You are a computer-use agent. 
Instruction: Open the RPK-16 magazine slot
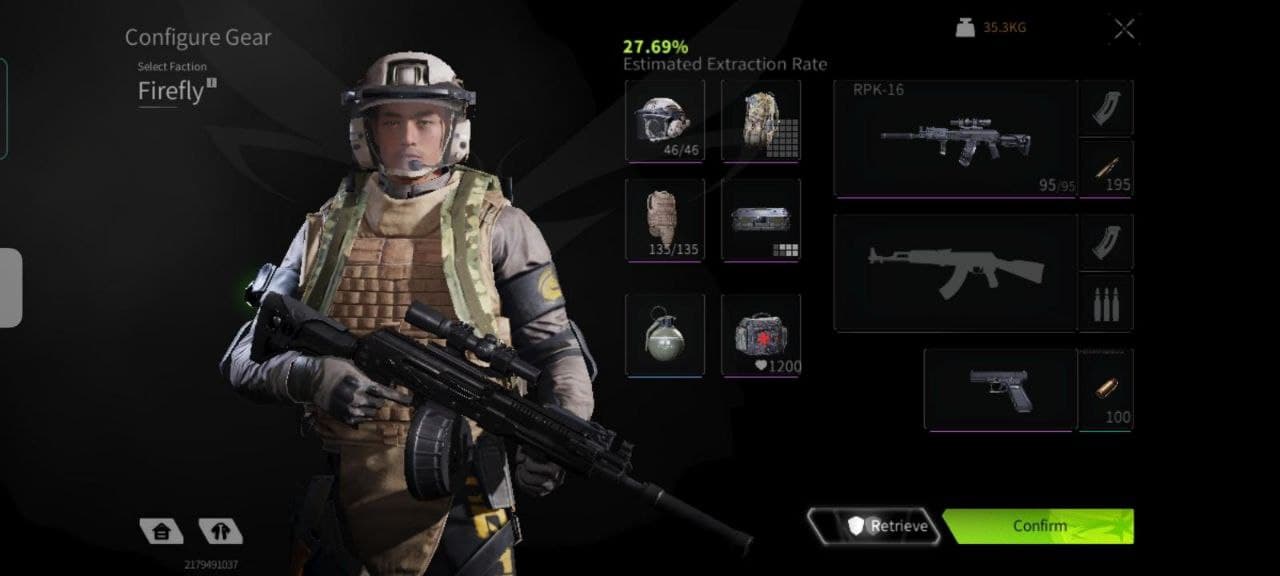coord(1105,107)
